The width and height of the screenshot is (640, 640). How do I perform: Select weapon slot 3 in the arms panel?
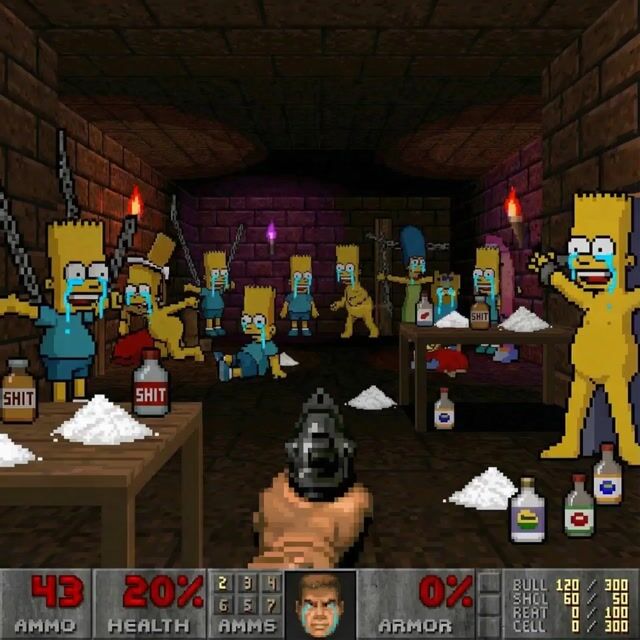[247, 582]
